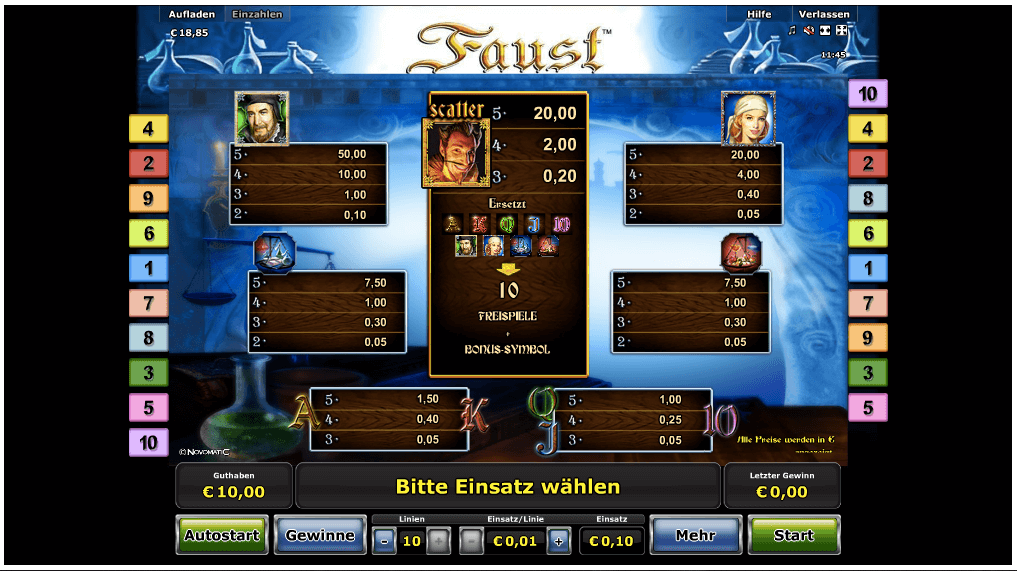Activate Autostart mode
The image size is (1017, 571).
(222, 535)
